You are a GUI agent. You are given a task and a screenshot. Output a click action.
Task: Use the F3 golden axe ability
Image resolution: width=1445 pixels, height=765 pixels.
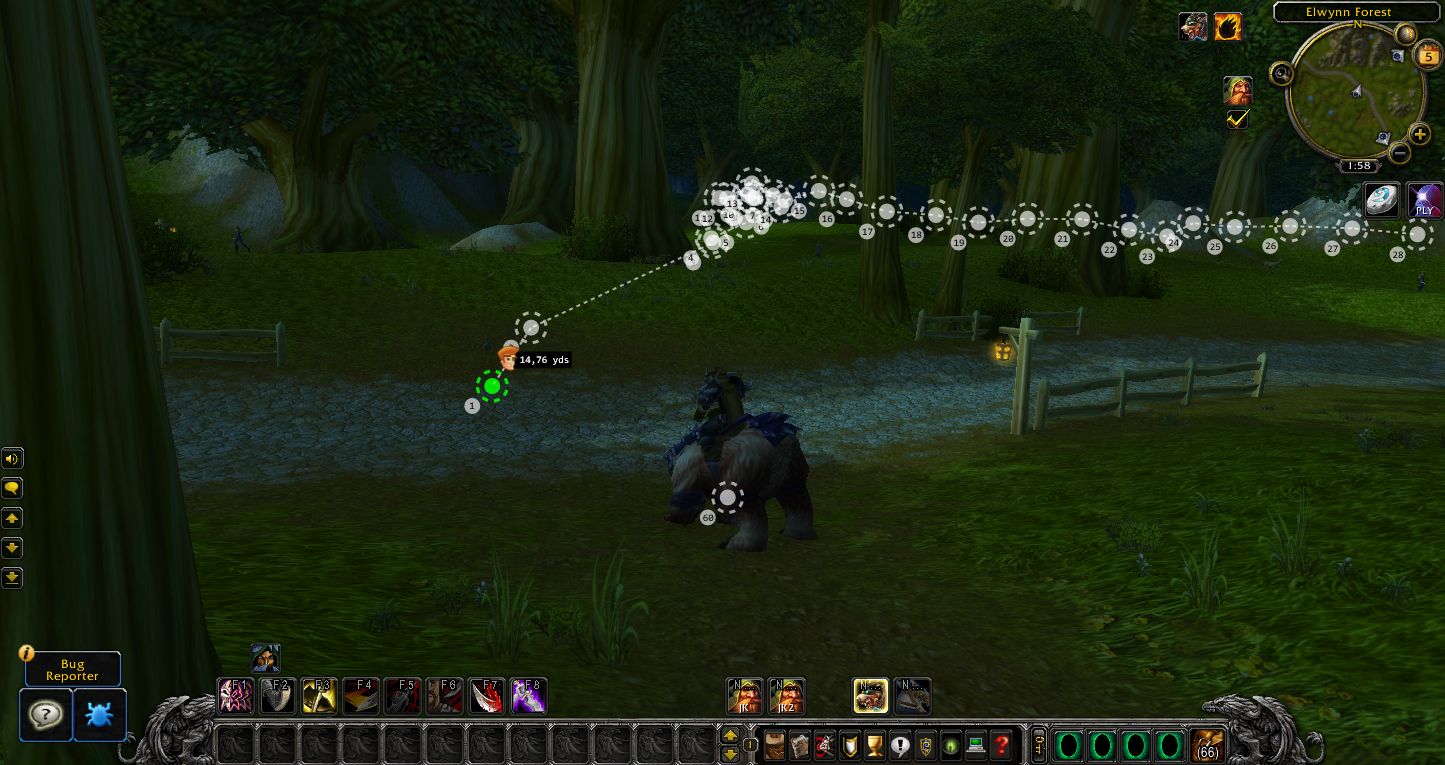point(319,695)
